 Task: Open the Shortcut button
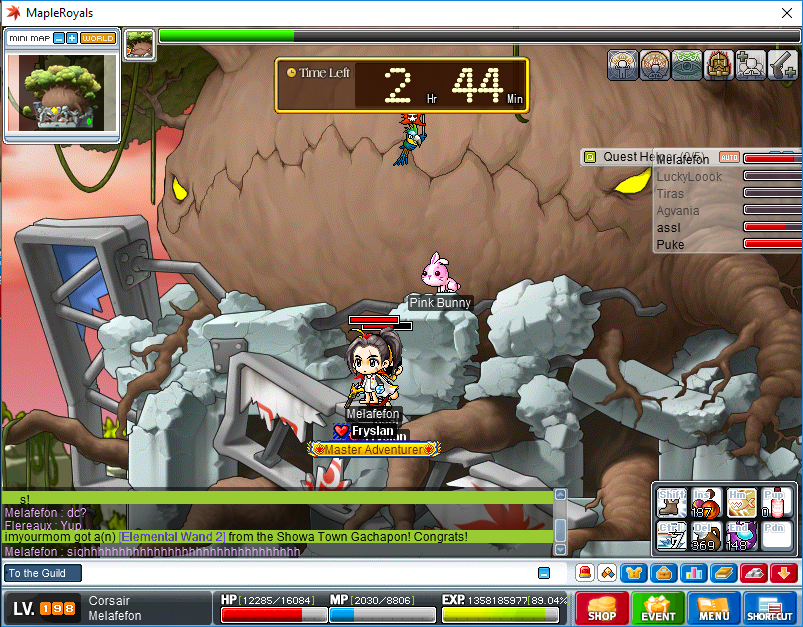click(x=770, y=609)
